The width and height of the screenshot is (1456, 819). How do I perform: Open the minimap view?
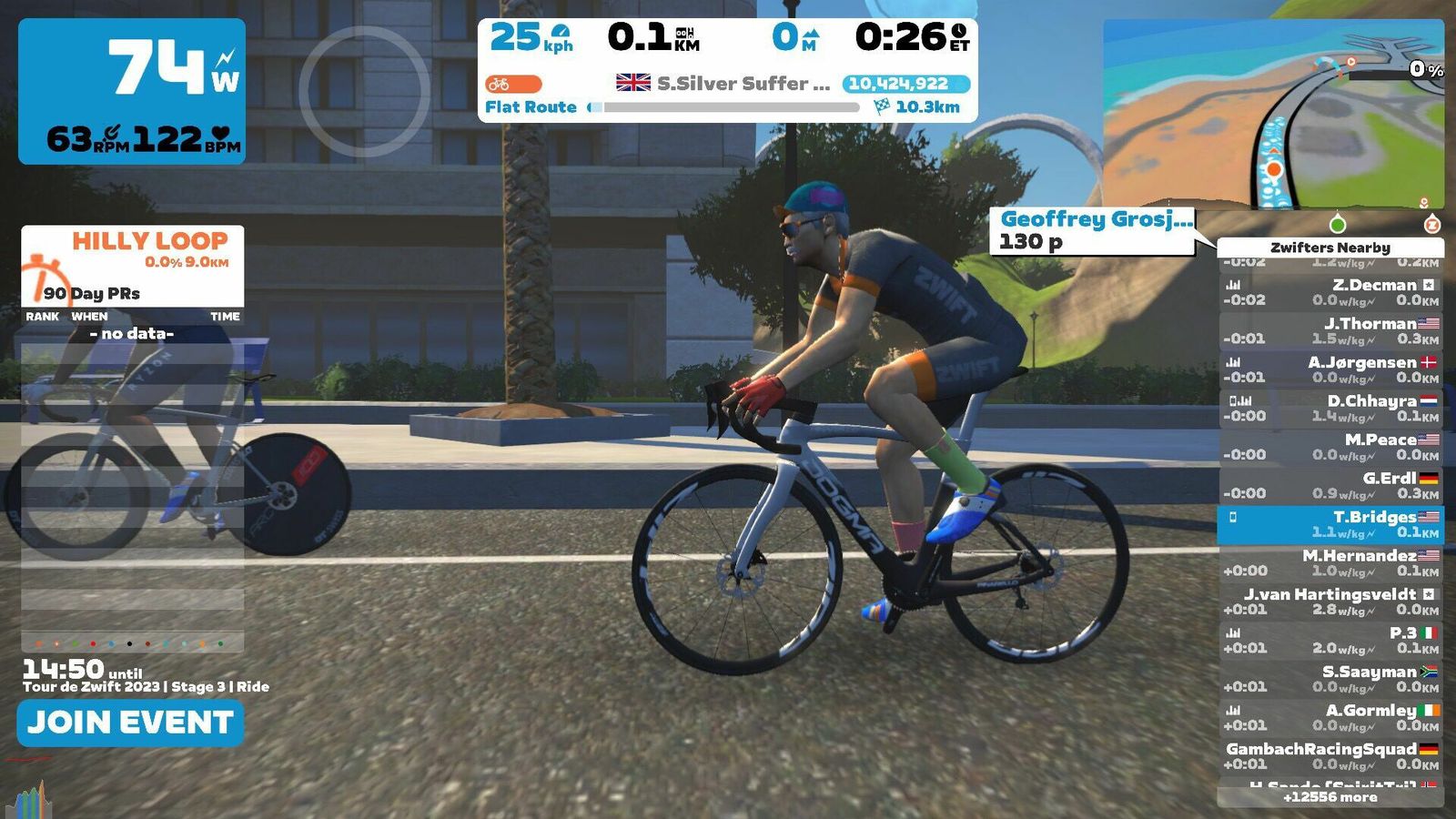[1272, 114]
